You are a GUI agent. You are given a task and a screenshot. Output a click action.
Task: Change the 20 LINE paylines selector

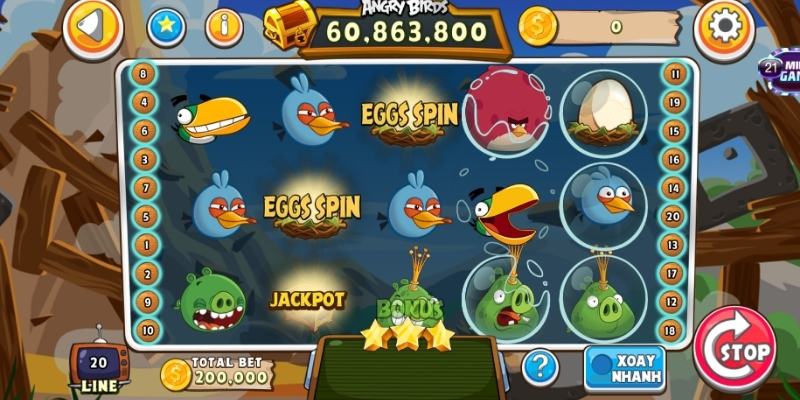point(98,368)
